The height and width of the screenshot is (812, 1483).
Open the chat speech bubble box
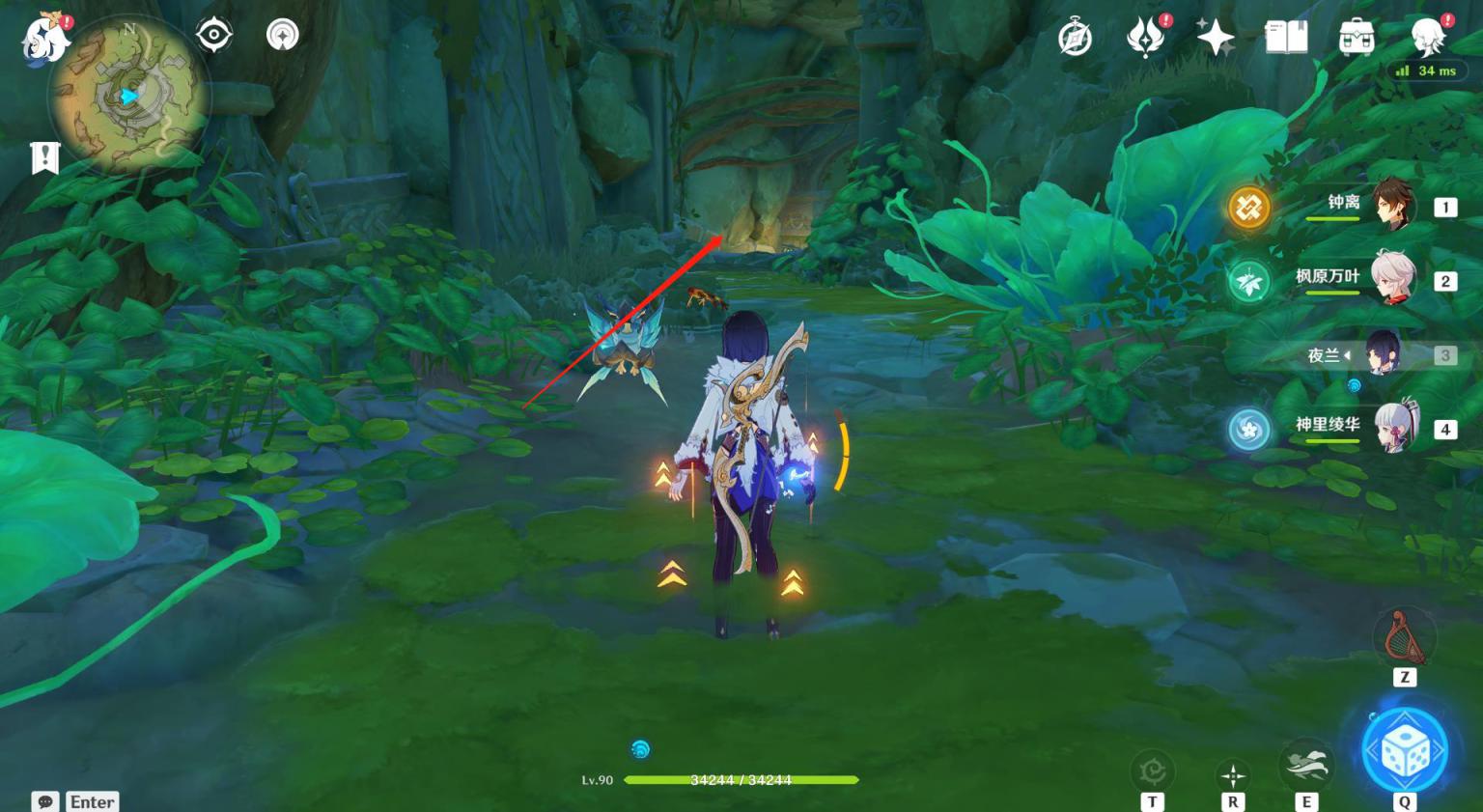tap(45, 801)
